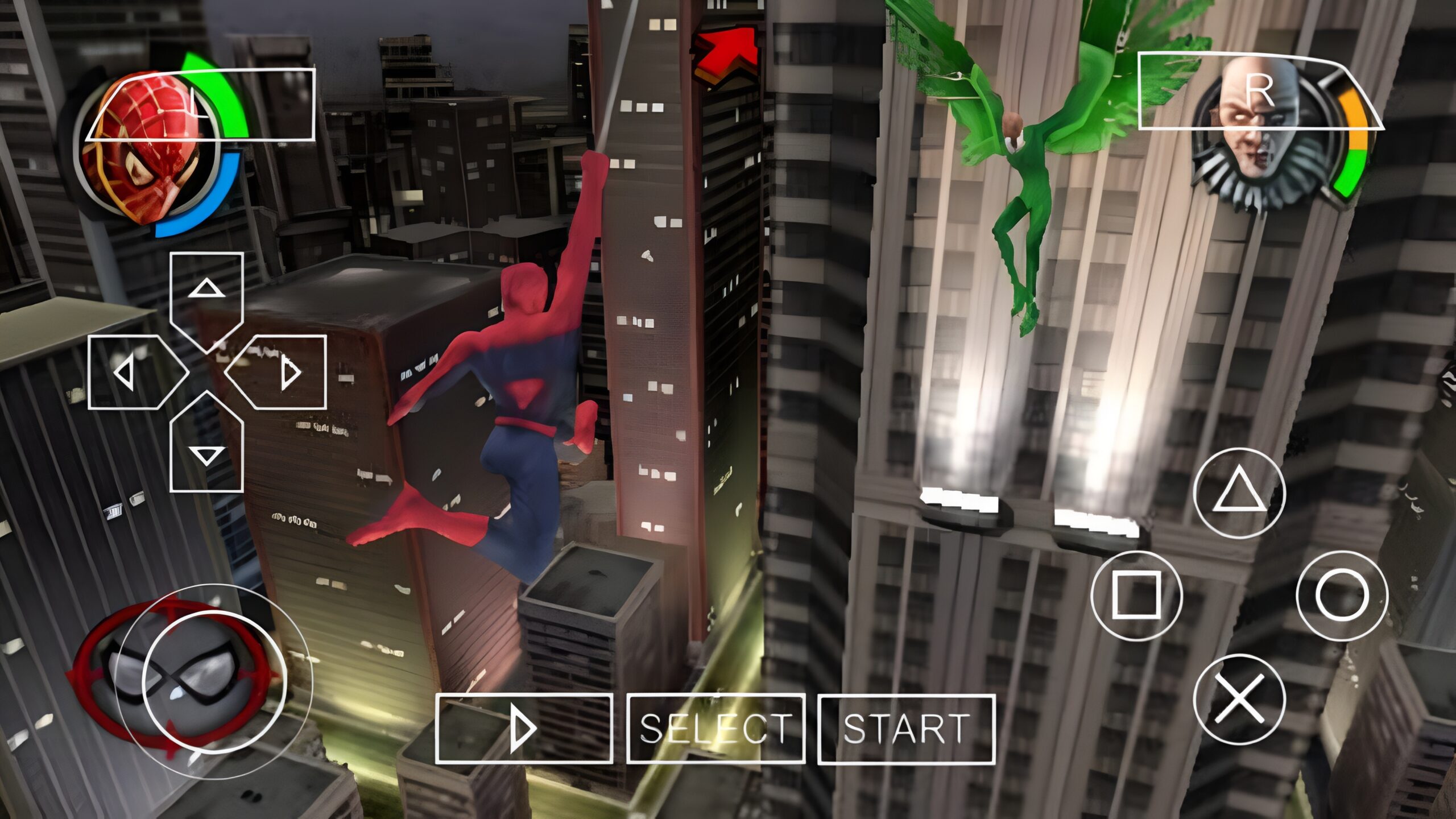Click the SELECT button

click(715, 729)
